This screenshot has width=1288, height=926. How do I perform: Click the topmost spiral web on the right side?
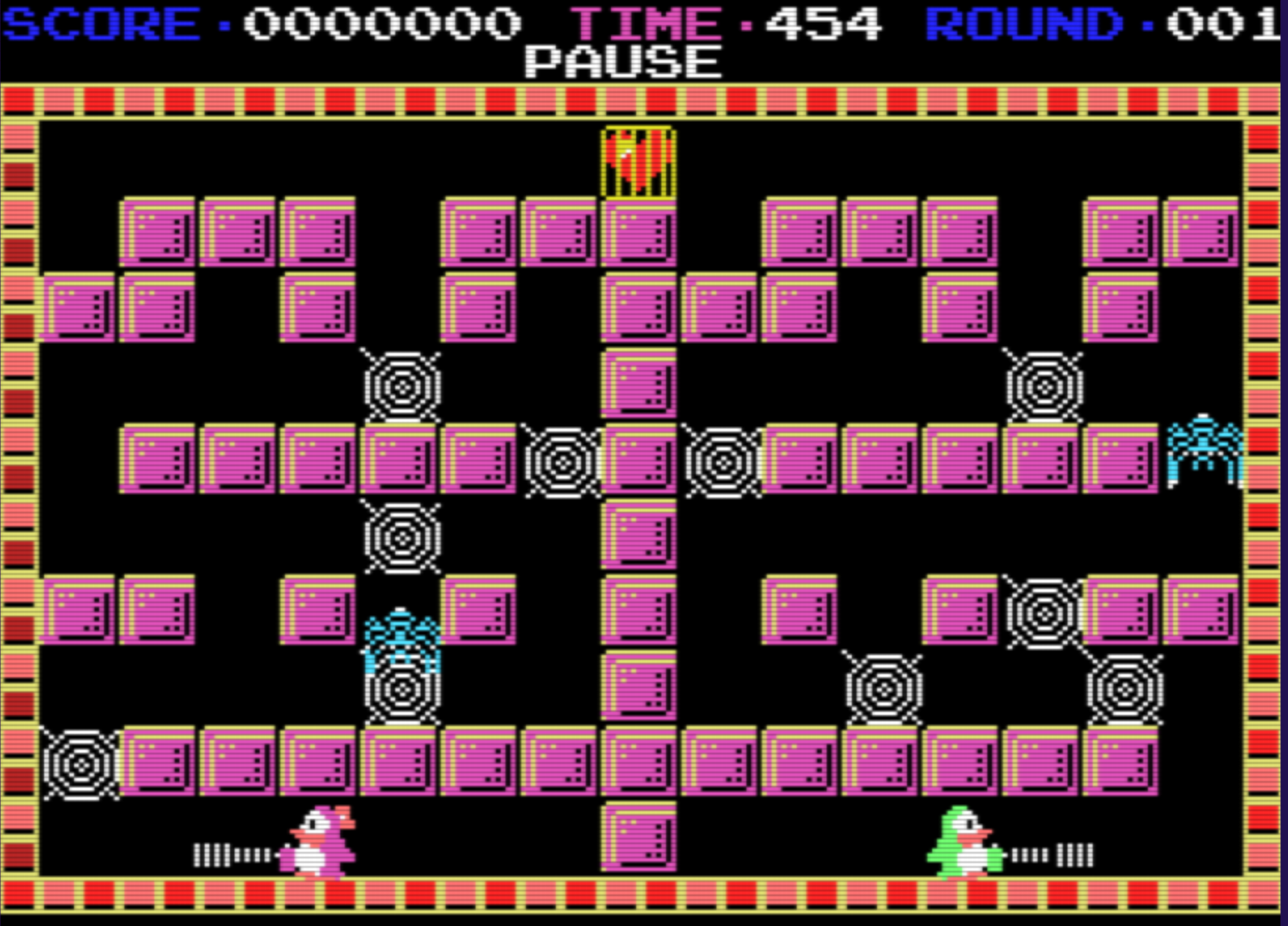click(1043, 386)
